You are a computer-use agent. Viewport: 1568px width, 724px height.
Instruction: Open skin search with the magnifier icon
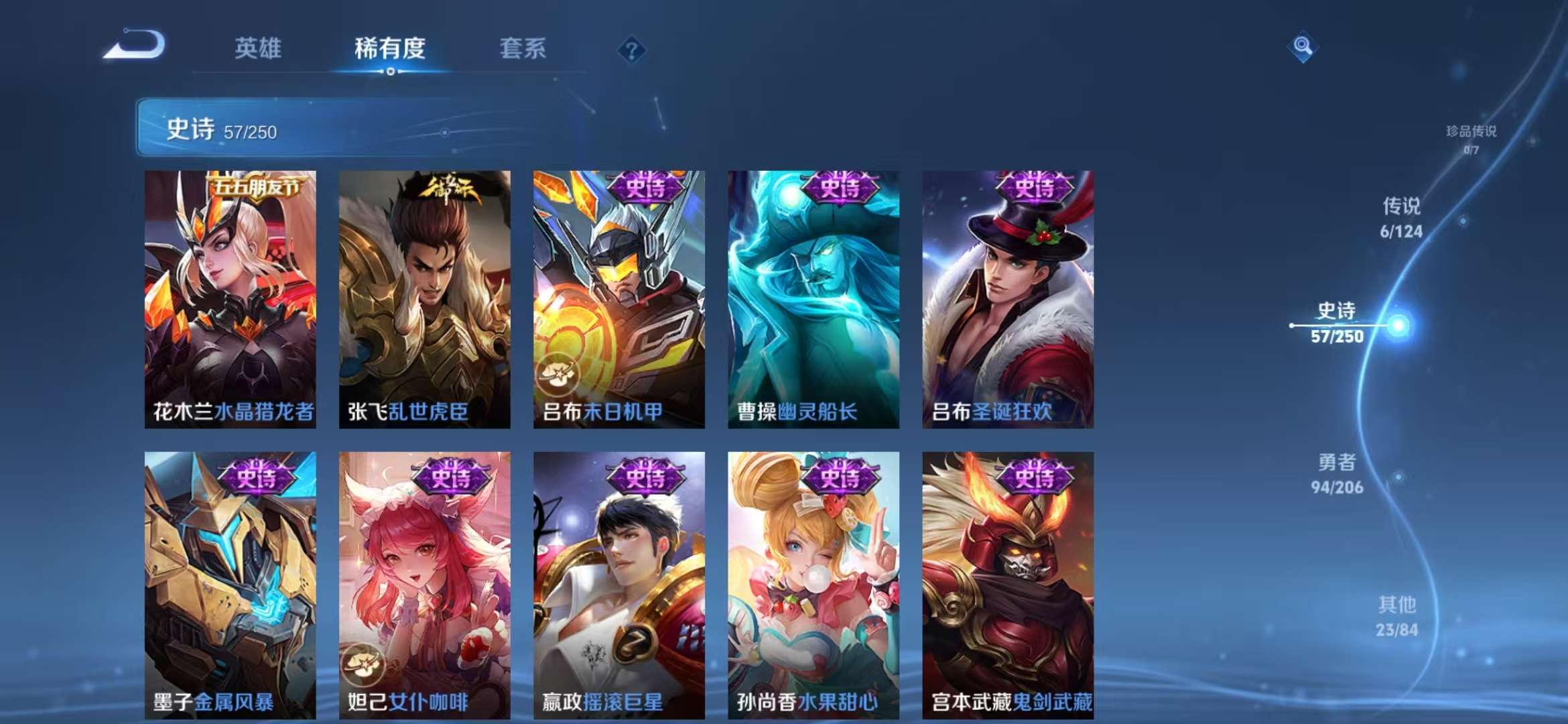[1303, 46]
